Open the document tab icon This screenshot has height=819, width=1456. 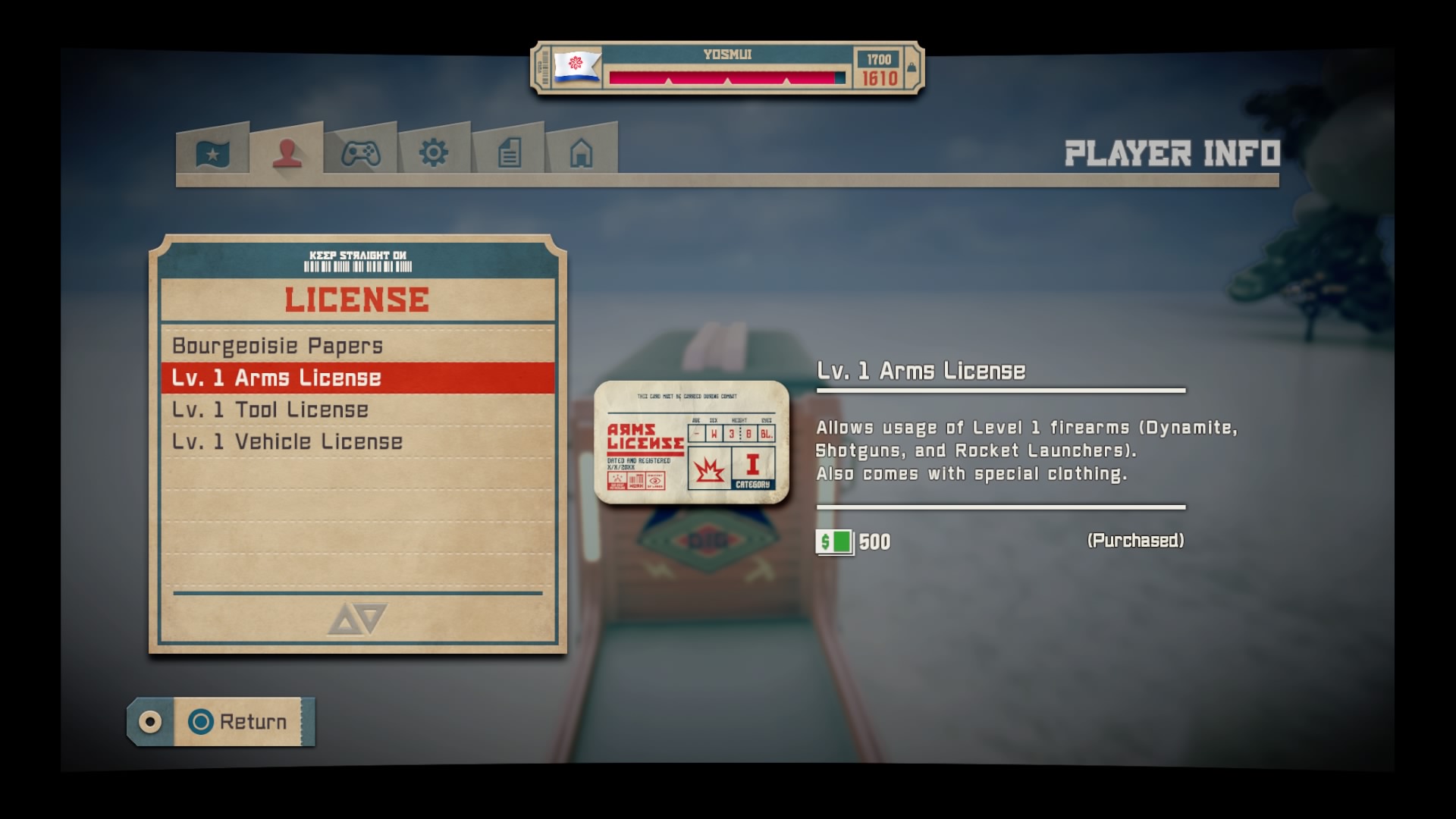coord(508,152)
